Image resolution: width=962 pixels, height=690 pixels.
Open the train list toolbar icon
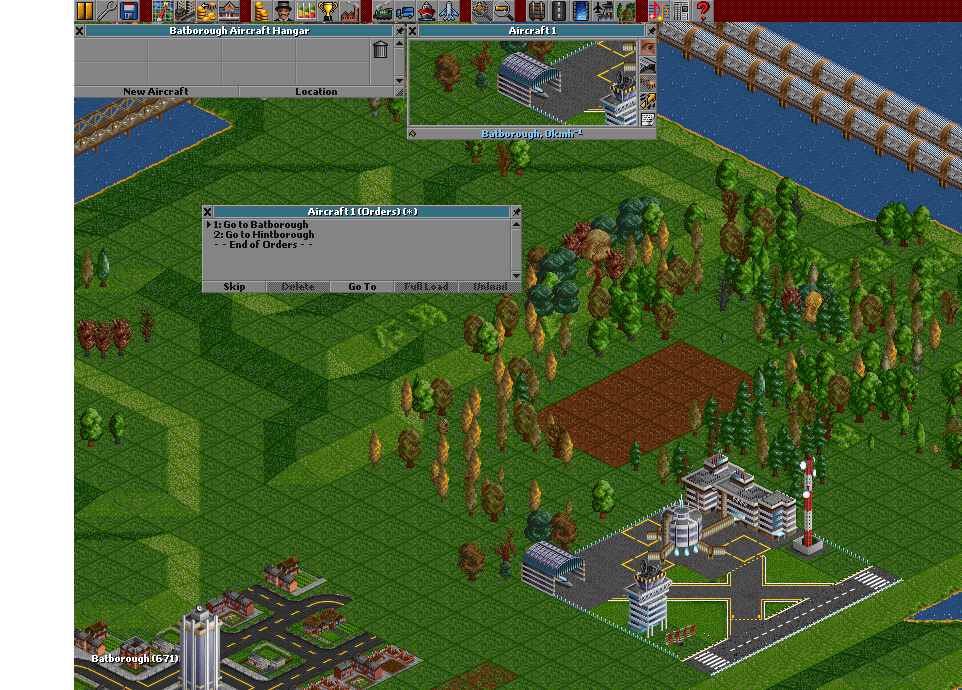(x=382, y=11)
